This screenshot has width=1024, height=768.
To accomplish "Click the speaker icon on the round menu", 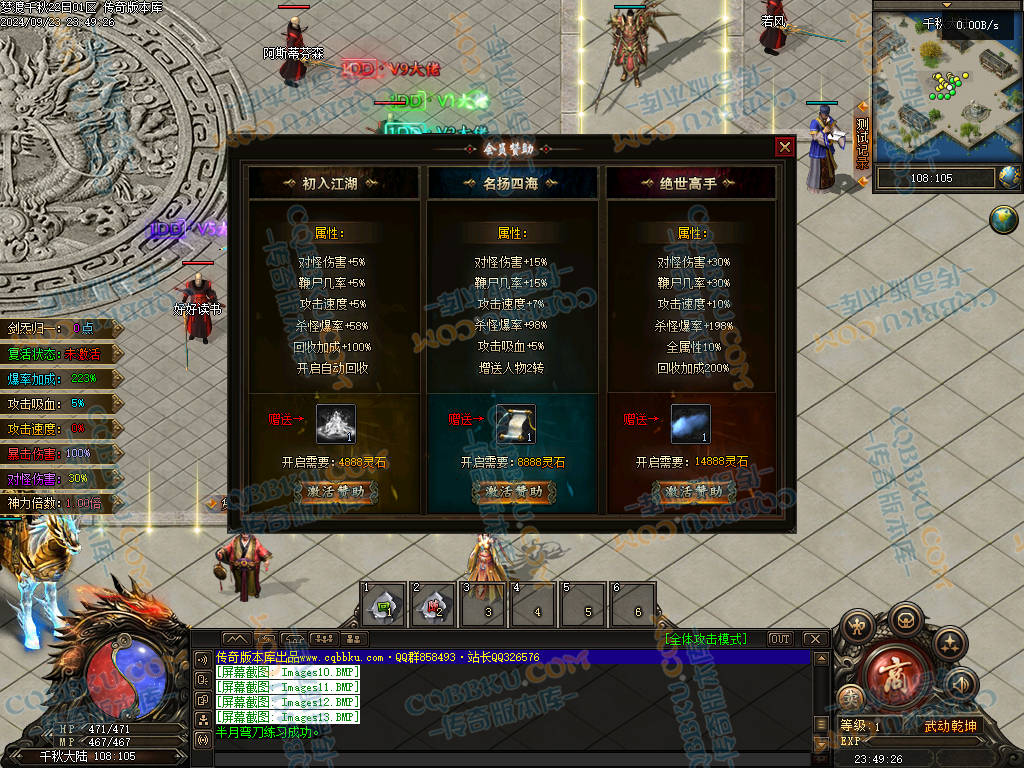I will 960,684.
